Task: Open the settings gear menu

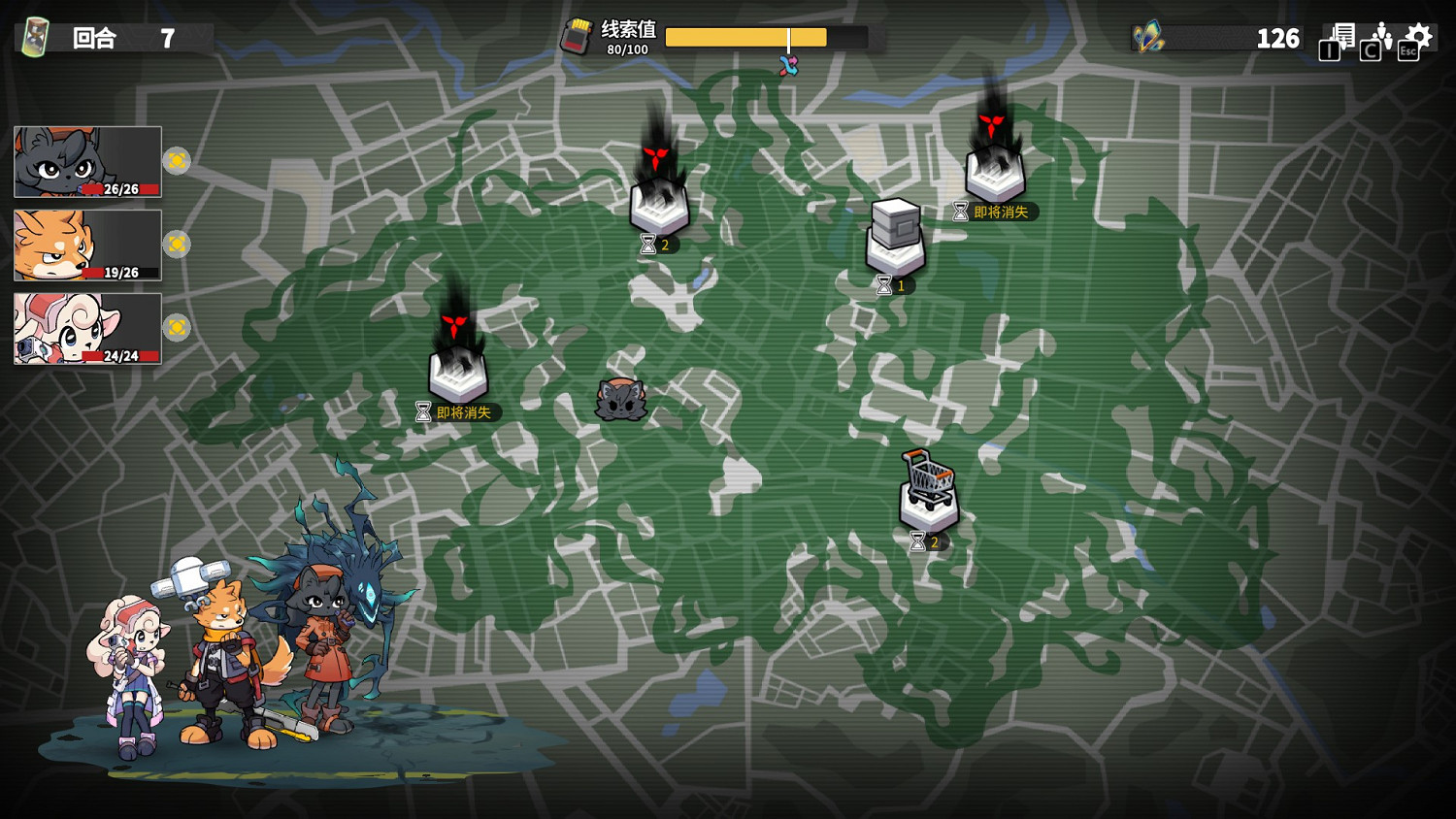Action: (x=1420, y=35)
